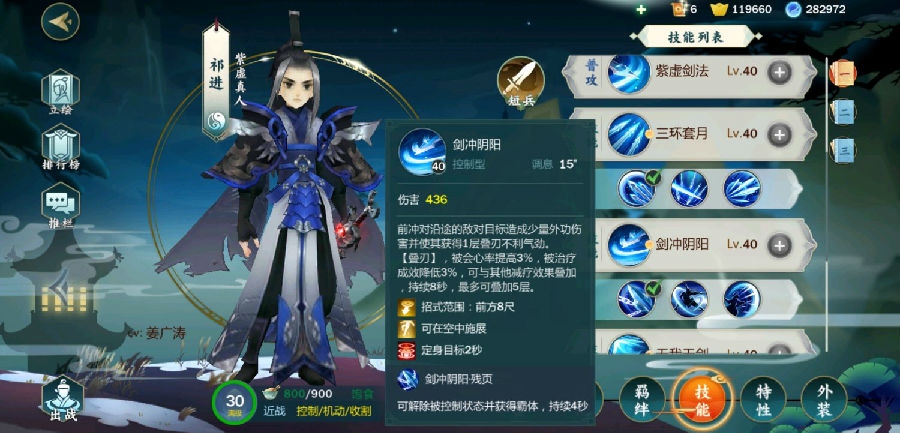Select the 紫虚剑法 skill icon

pyautogui.click(x=628, y=72)
